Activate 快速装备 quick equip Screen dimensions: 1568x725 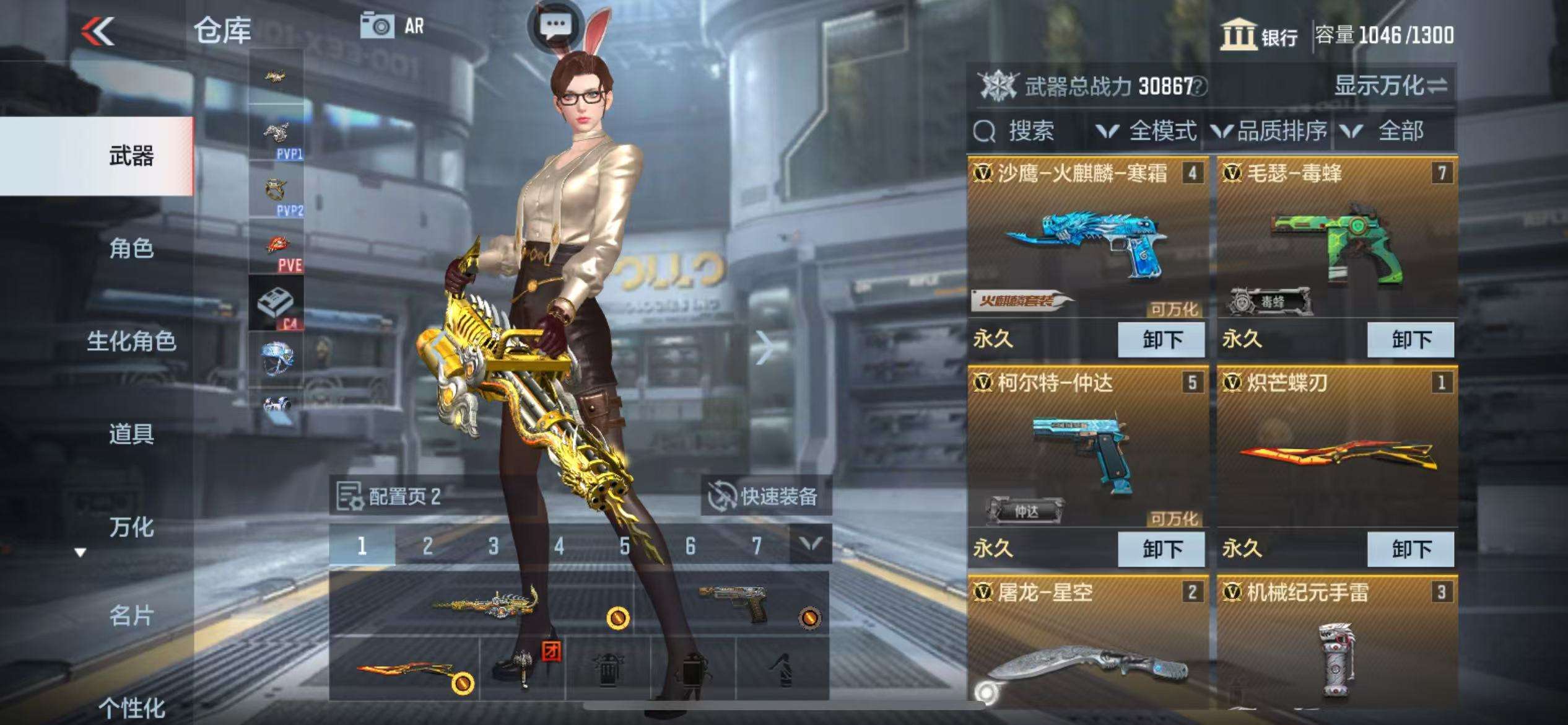tap(765, 496)
